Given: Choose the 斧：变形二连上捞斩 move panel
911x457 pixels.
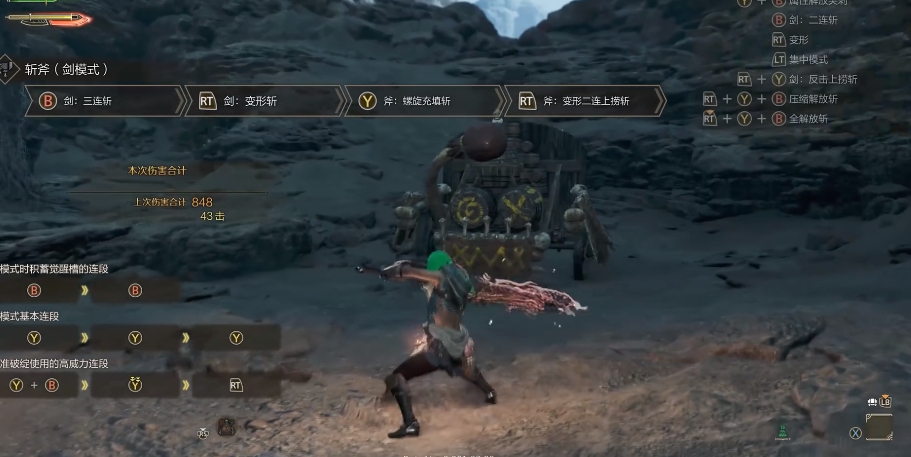Looking at the screenshot, I should [585, 101].
